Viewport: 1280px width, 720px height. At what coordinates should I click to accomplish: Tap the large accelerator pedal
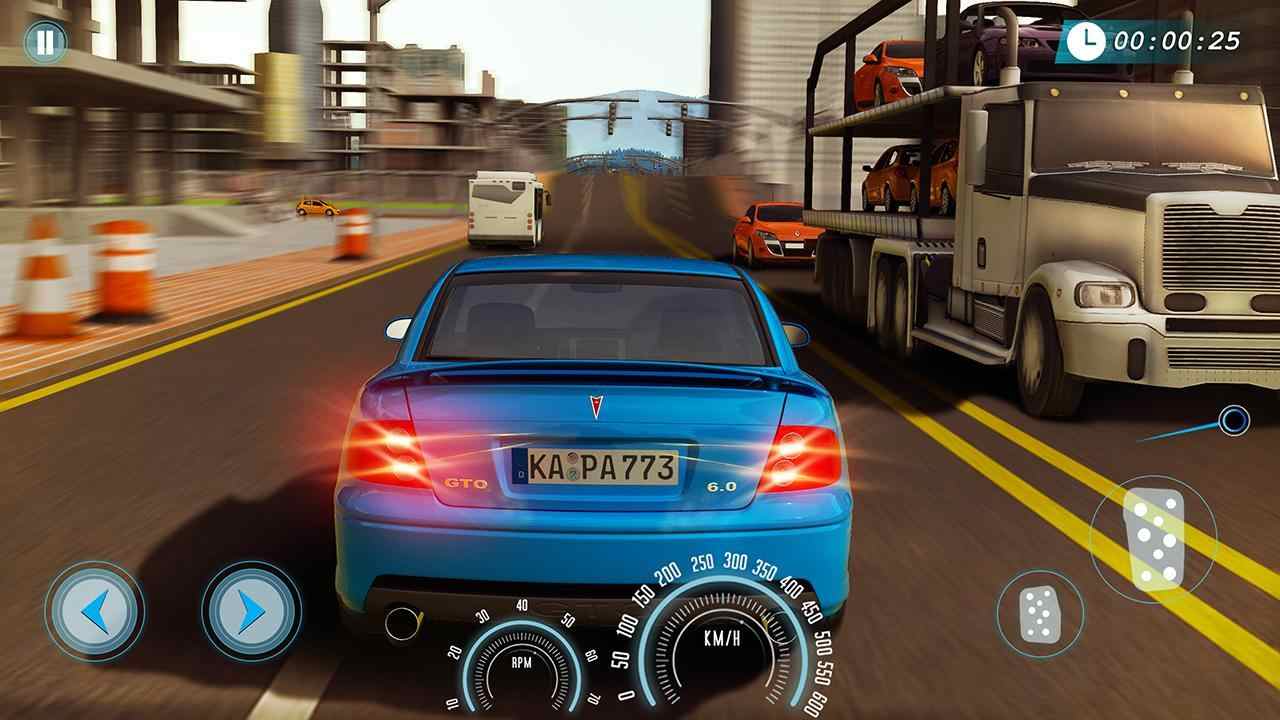(1153, 538)
